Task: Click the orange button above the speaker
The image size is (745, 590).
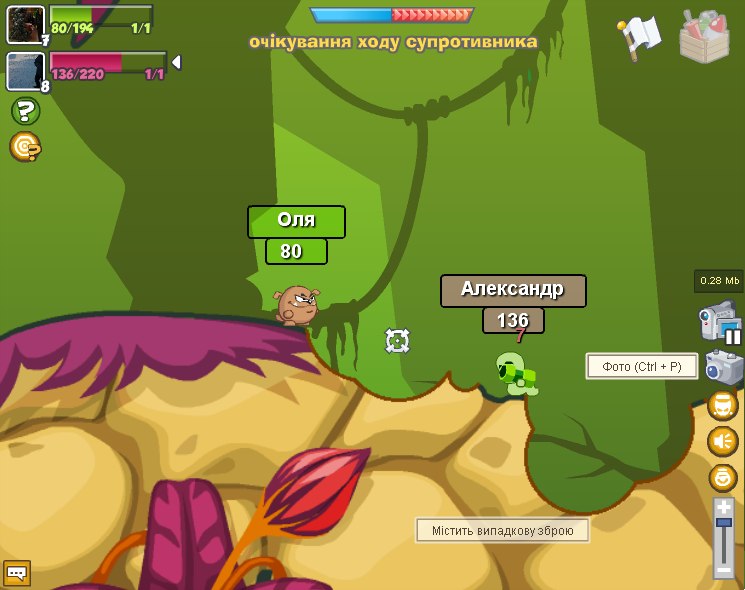Action: click(722, 405)
